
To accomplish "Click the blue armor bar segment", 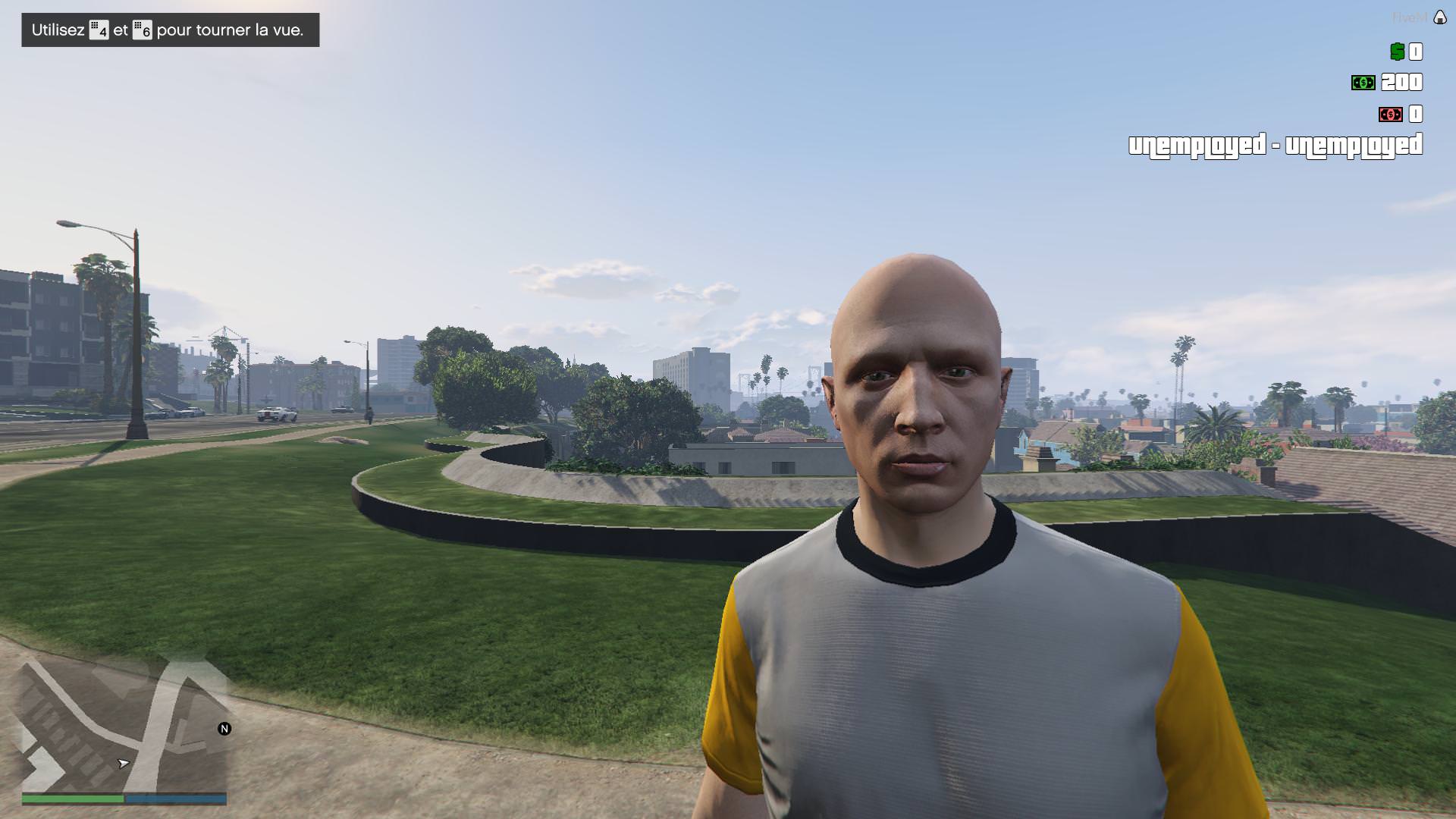I will coord(174,798).
